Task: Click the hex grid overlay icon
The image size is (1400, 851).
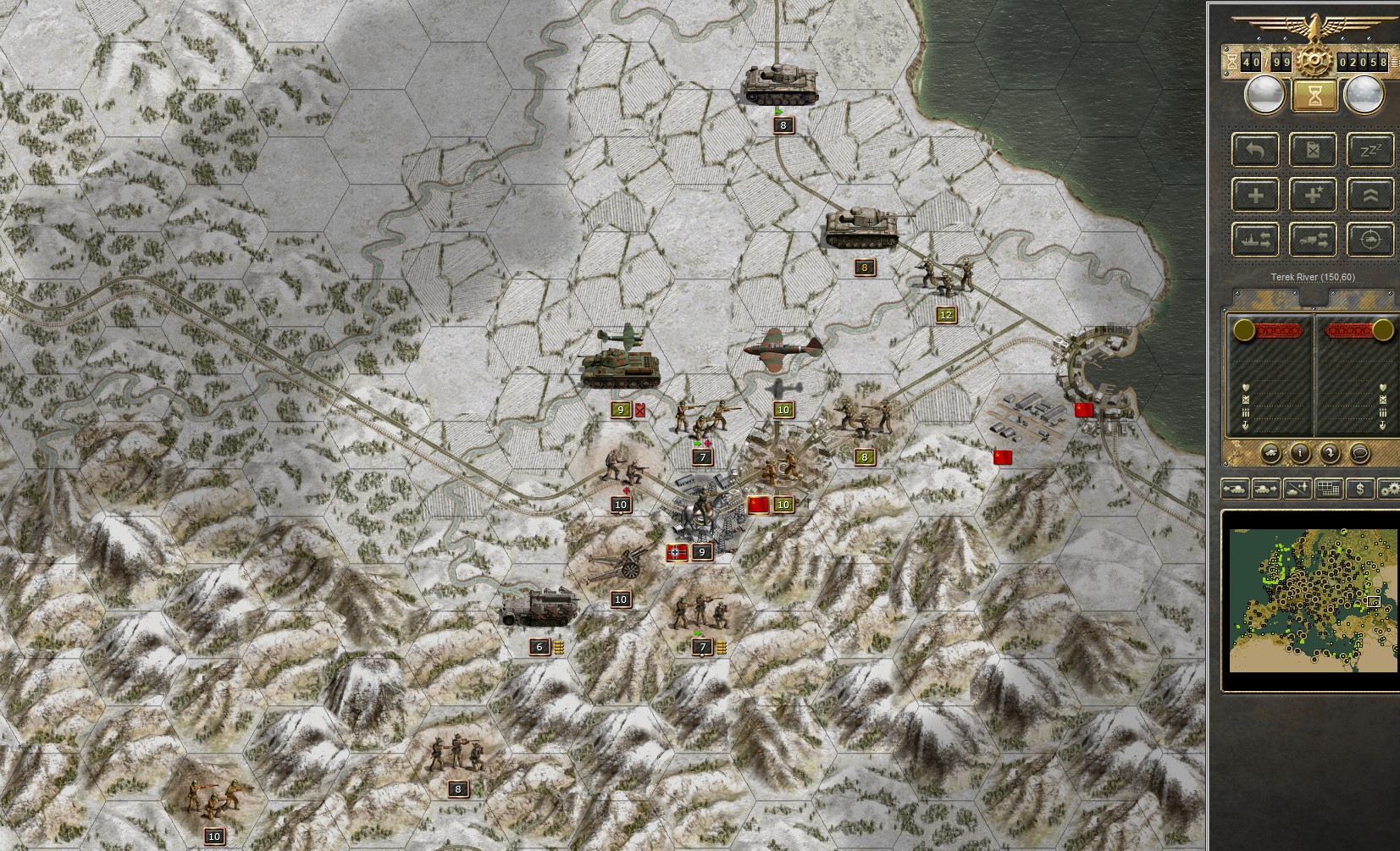Action: point(1328,489)
